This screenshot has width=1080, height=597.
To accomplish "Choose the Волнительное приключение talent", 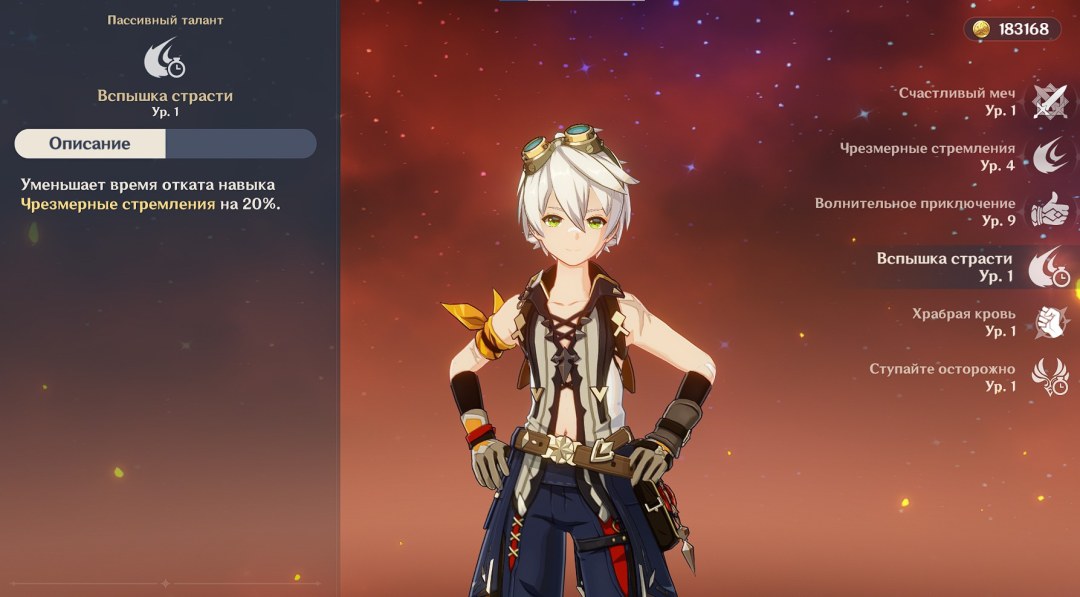I will point(1049,211).
